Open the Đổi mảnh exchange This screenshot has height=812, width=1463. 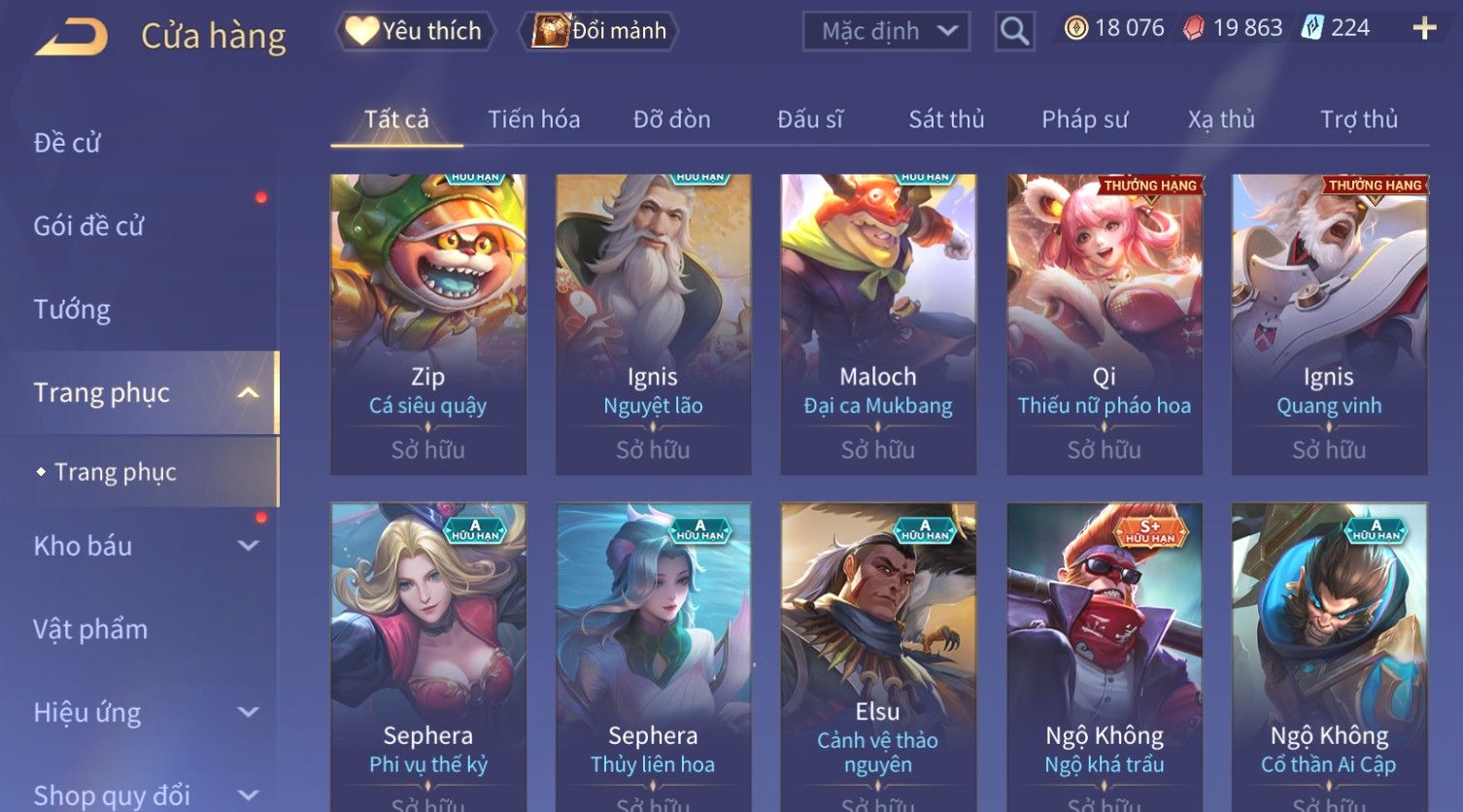(x=600, y=31)
